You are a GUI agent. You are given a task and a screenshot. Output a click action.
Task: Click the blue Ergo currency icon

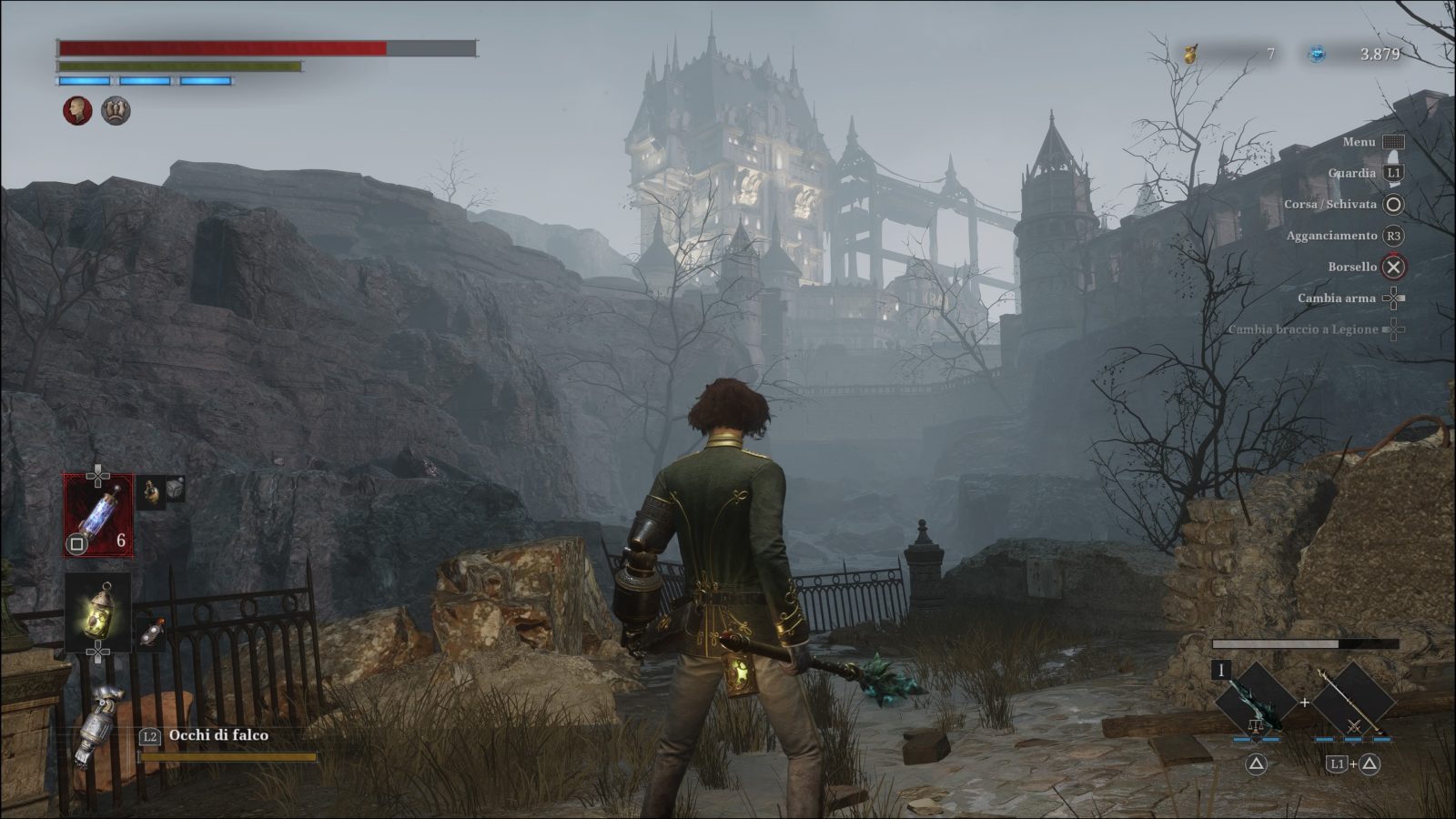coord(1317,55)
